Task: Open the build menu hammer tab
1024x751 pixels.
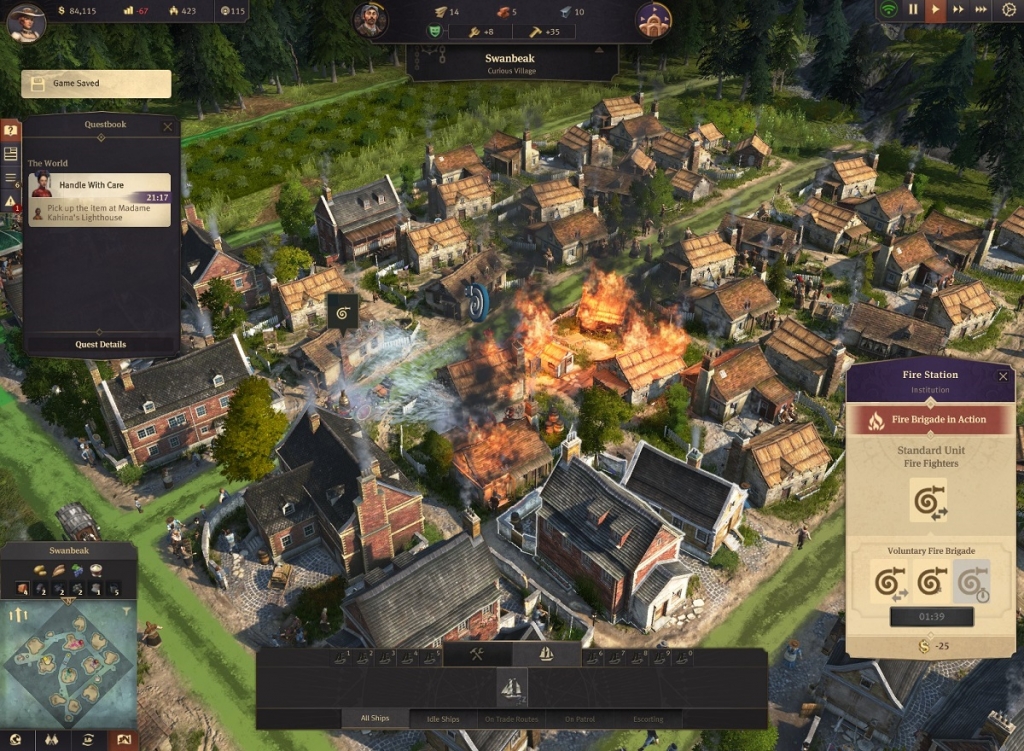Action: [477, 655]
